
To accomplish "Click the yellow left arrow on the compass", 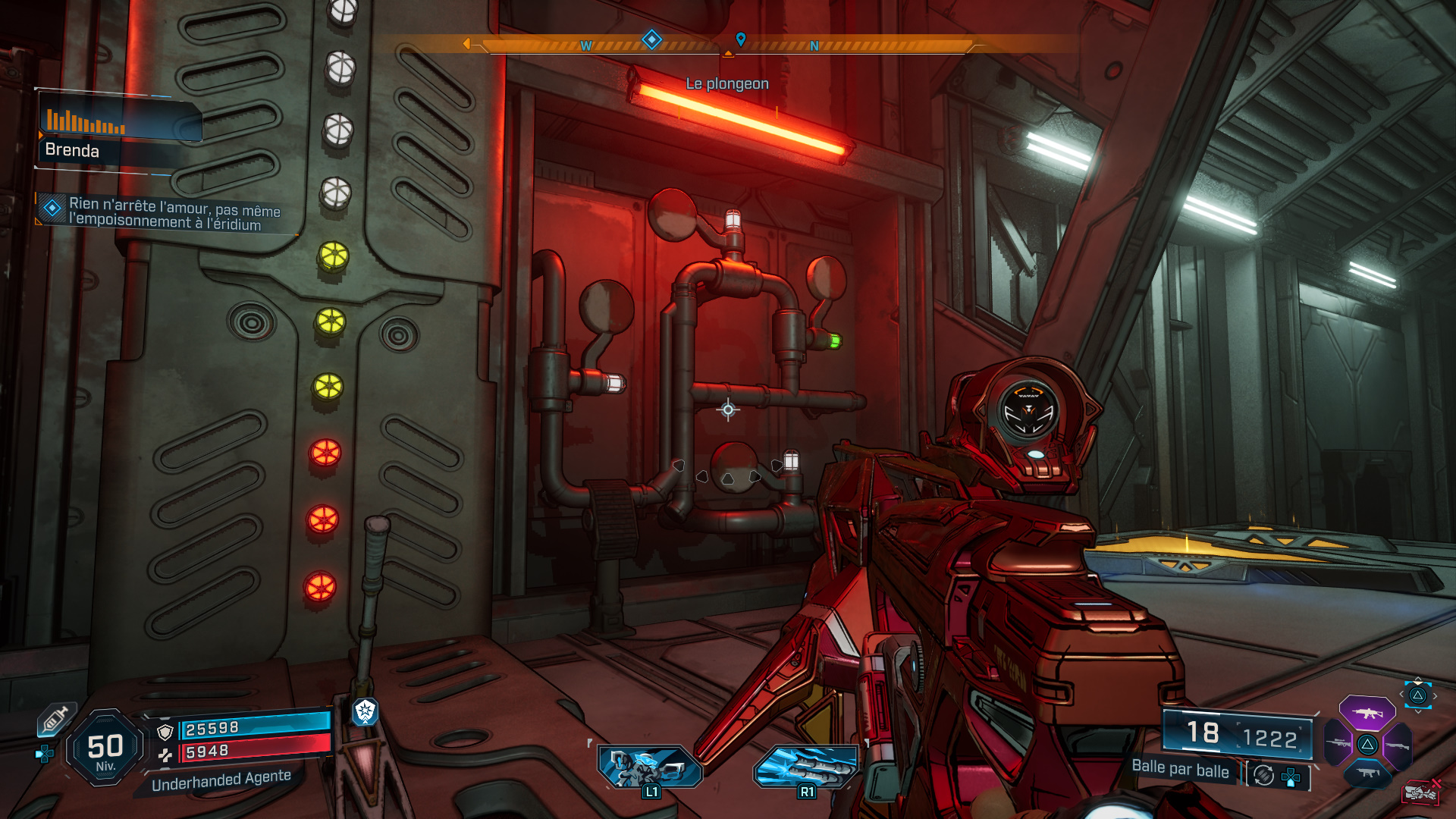I will click(468, 42).
